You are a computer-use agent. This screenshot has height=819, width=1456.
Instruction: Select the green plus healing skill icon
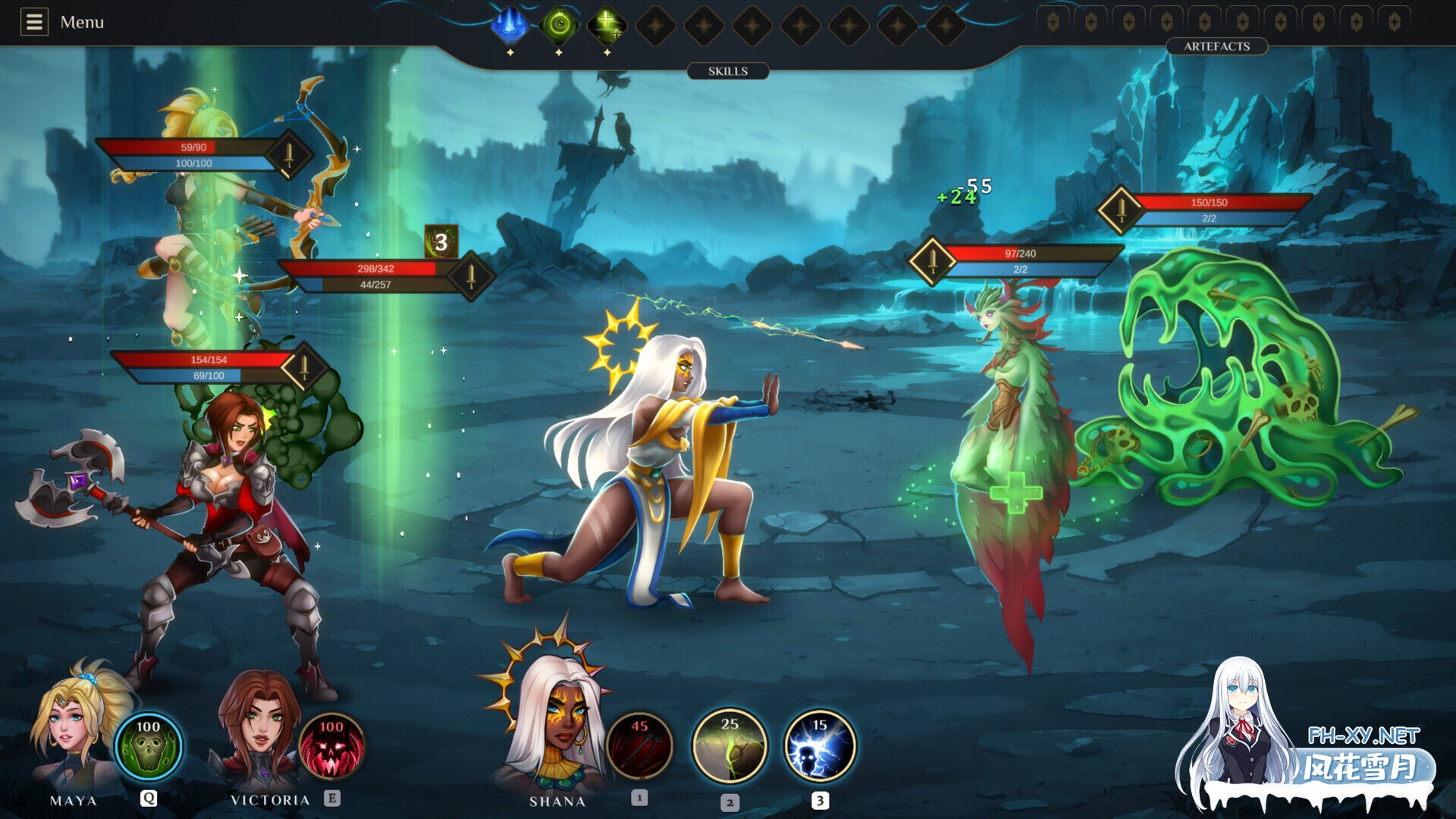[x=607, y=25]
